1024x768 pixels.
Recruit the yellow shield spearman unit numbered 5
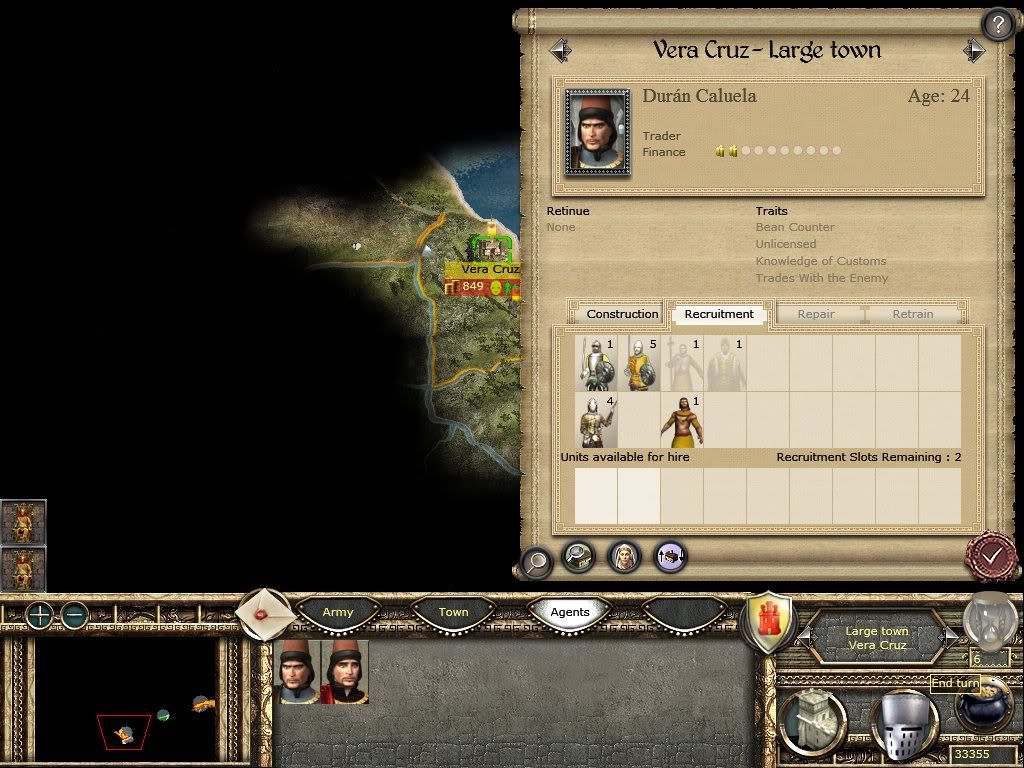[x=641, y=364]
